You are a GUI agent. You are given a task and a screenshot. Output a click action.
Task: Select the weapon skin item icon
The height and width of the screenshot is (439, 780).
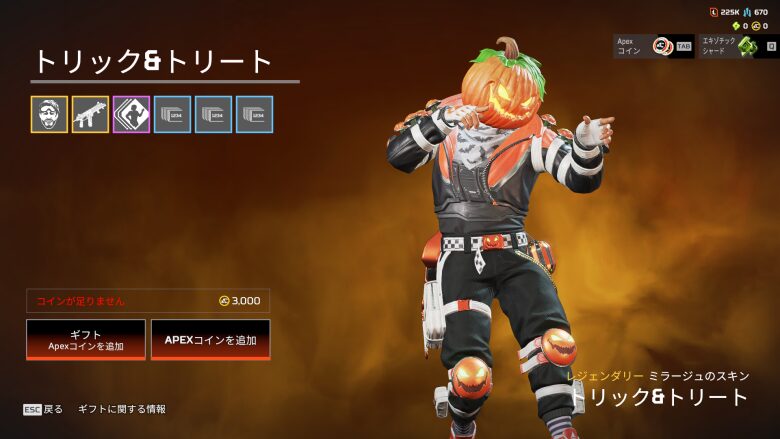coord(90,115)
